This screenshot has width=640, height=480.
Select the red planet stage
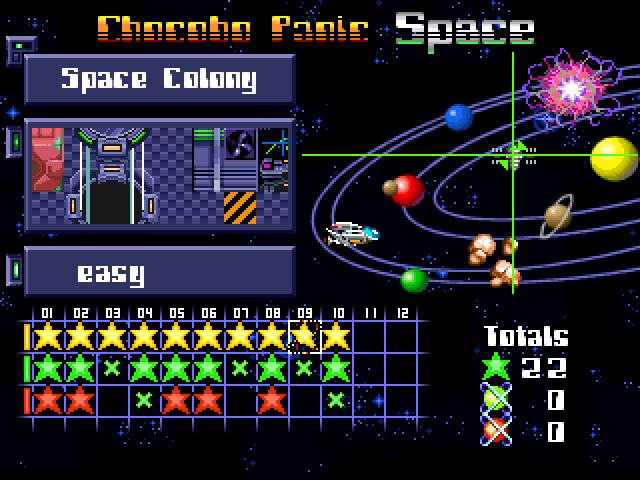point(408,189)
